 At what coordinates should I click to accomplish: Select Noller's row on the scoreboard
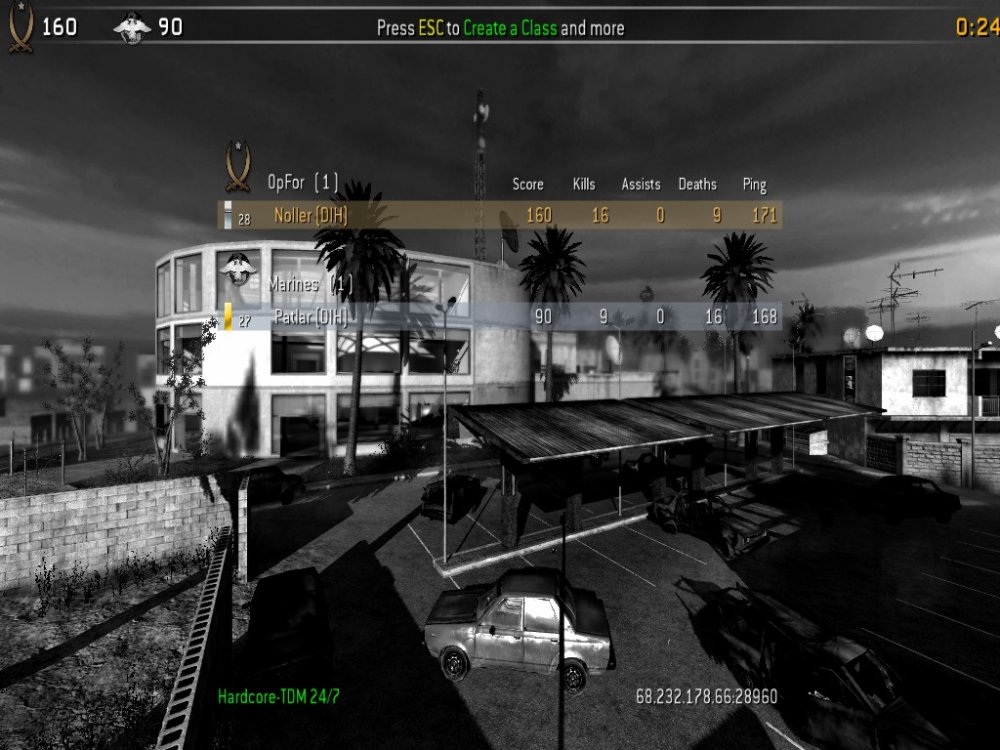pyautogui.click(x=500, y=215)
